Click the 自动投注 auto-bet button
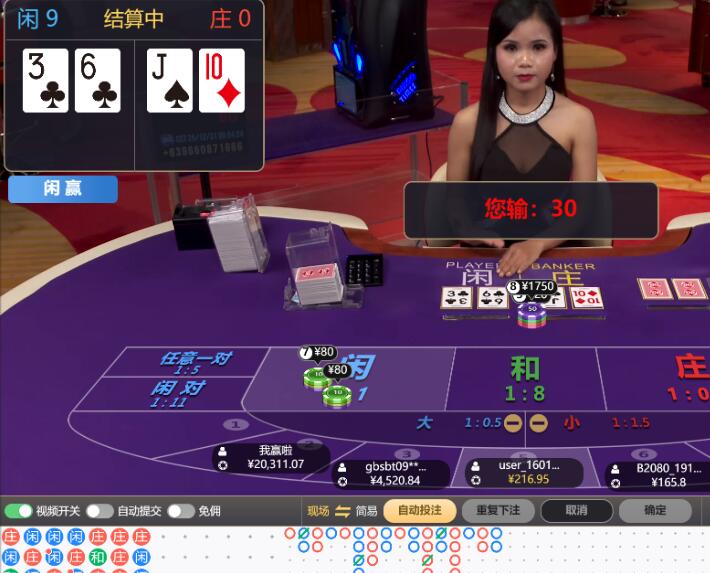The image size is (710, 573). [x=419, y=510]
